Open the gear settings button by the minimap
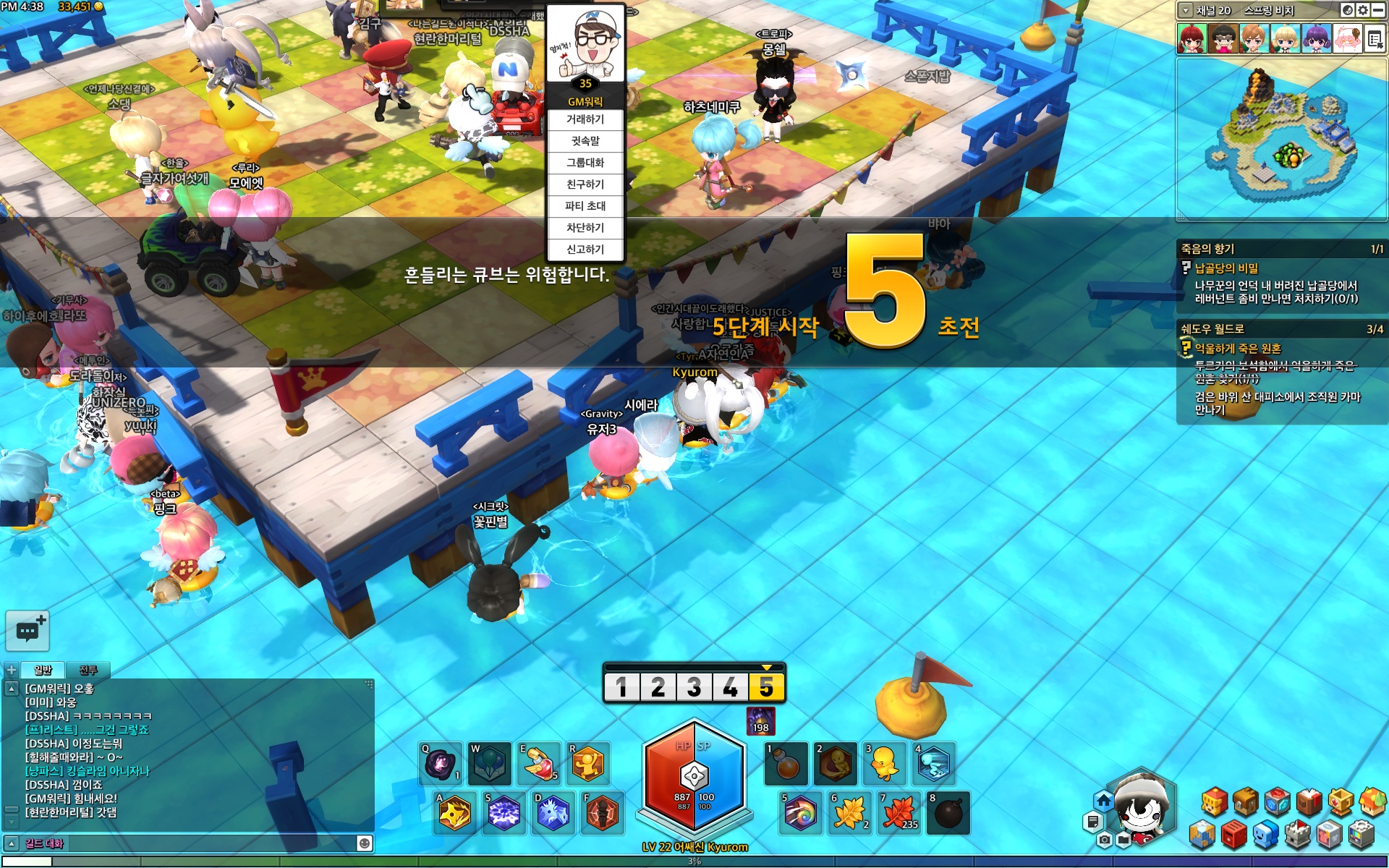This screenshot has width=1389, height=868. [x=1363, y=10]
